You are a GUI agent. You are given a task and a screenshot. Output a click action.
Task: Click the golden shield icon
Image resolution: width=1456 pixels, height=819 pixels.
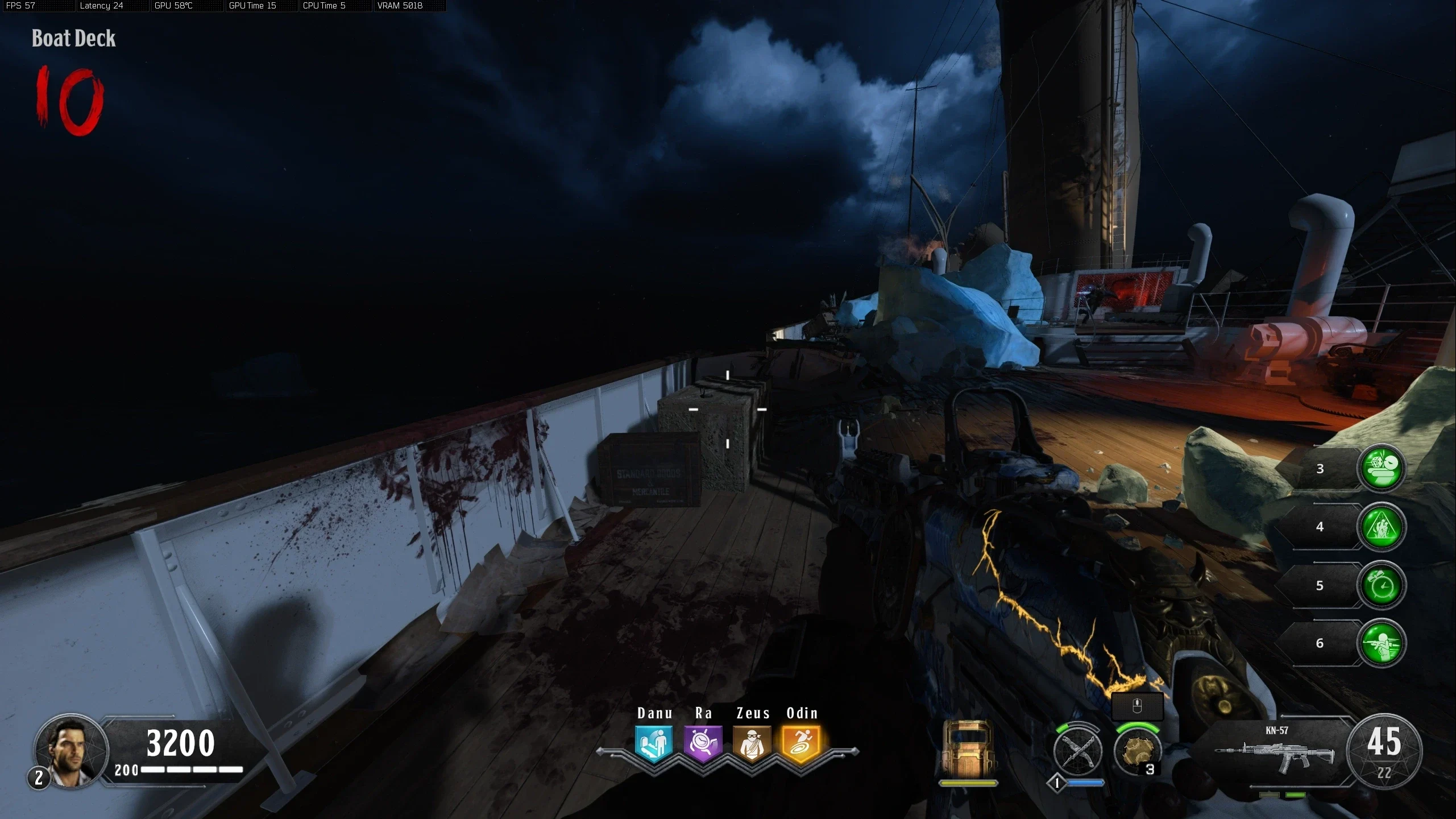[968, 748]
